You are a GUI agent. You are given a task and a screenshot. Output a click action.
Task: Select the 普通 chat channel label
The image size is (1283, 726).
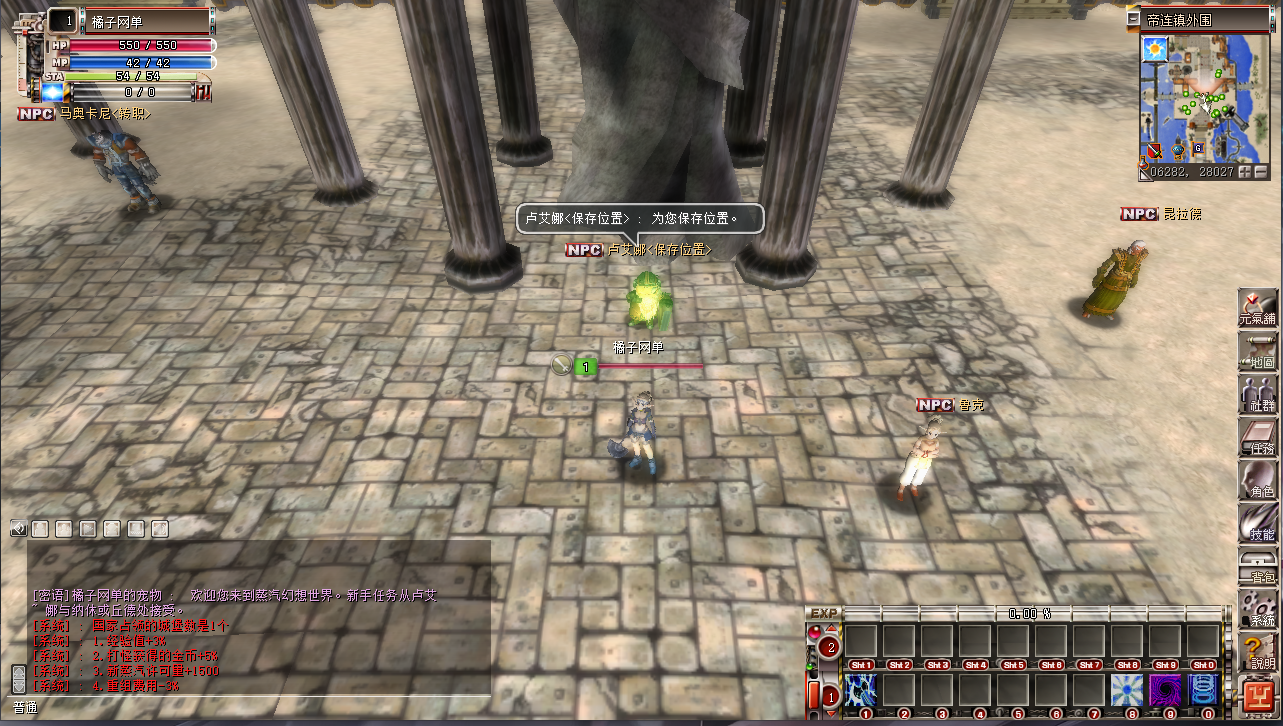26,707
